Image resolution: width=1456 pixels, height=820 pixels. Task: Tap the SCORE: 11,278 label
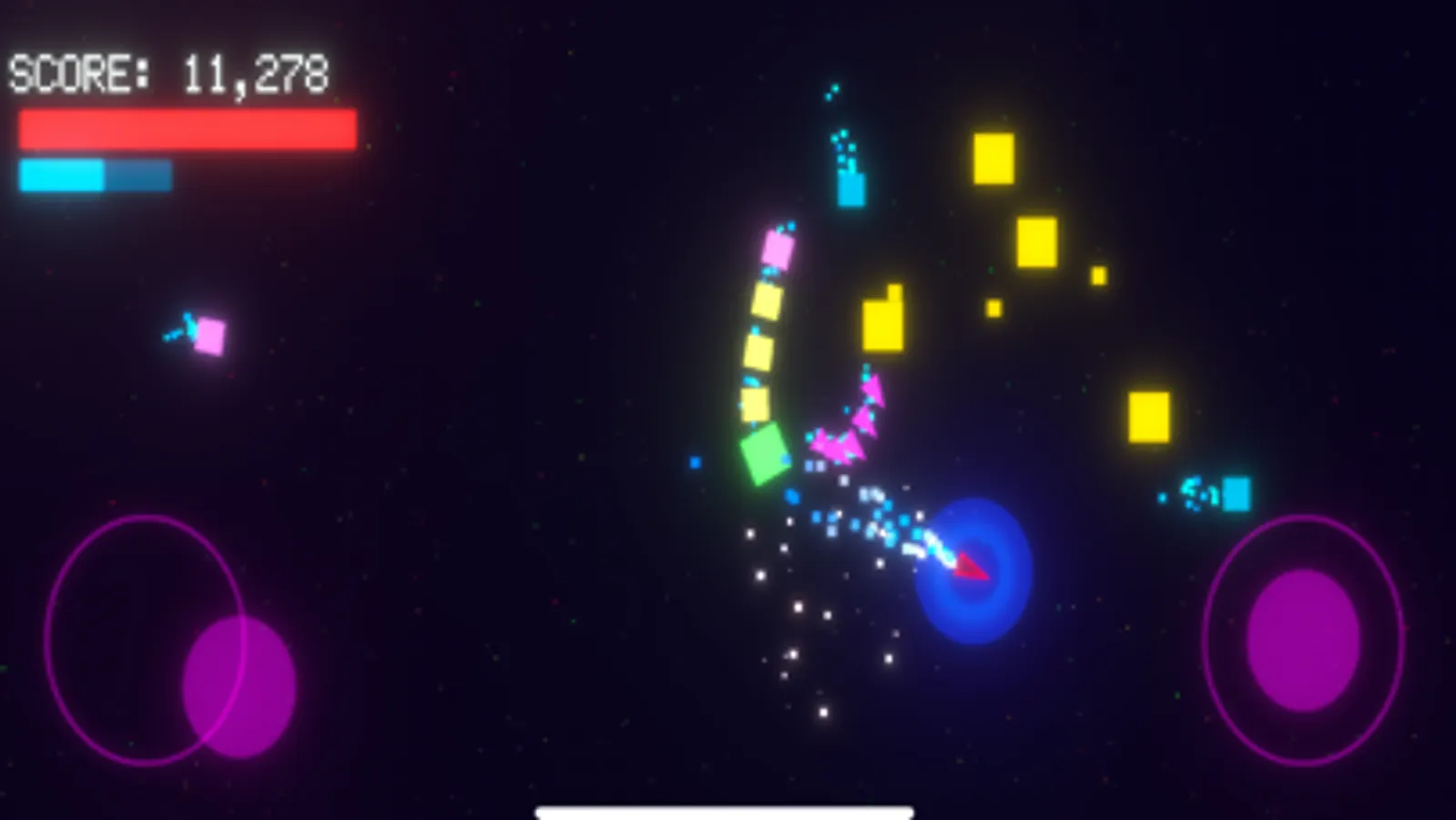point(168,73)
